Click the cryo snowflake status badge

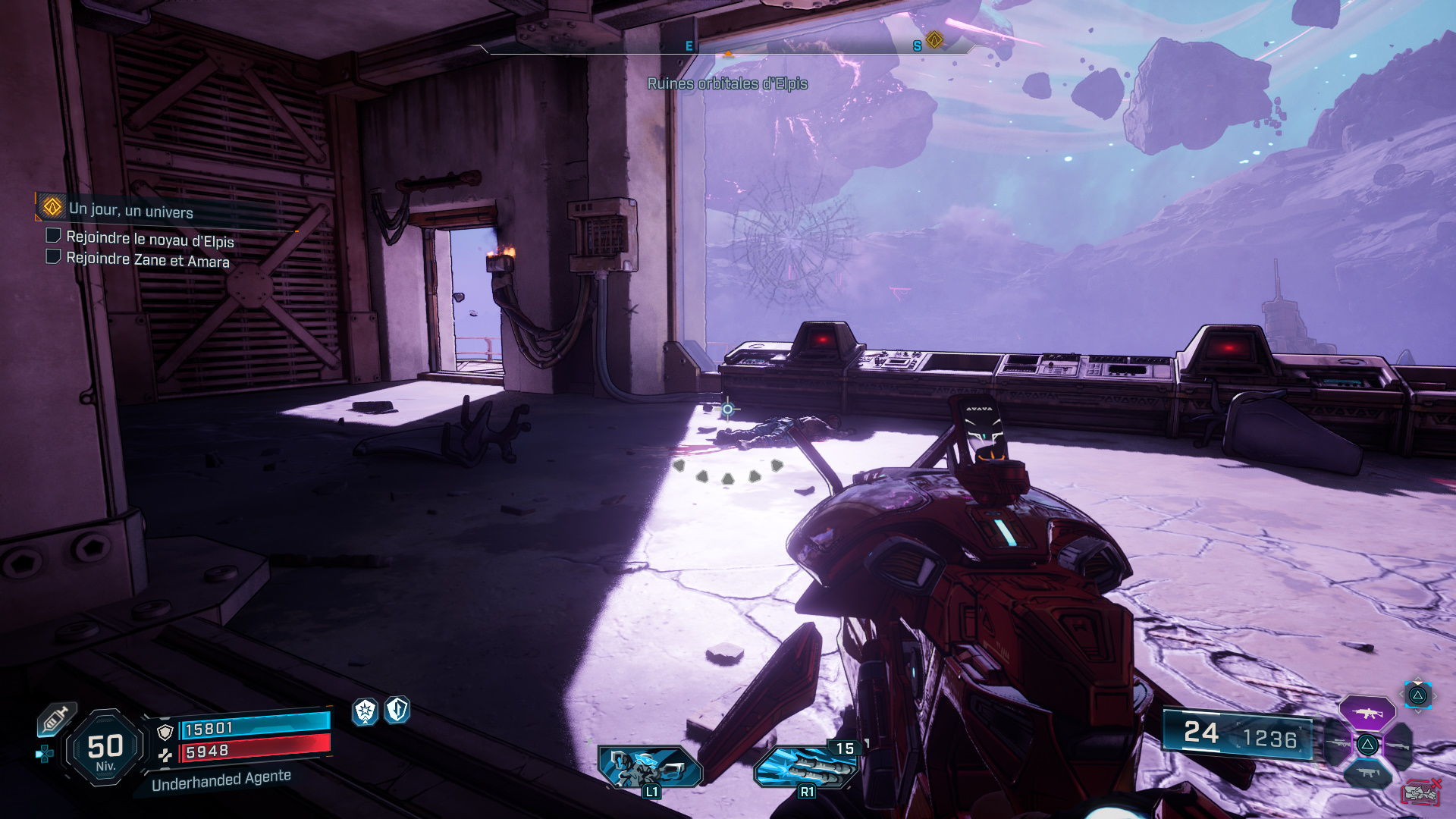[x=365, y=712]
